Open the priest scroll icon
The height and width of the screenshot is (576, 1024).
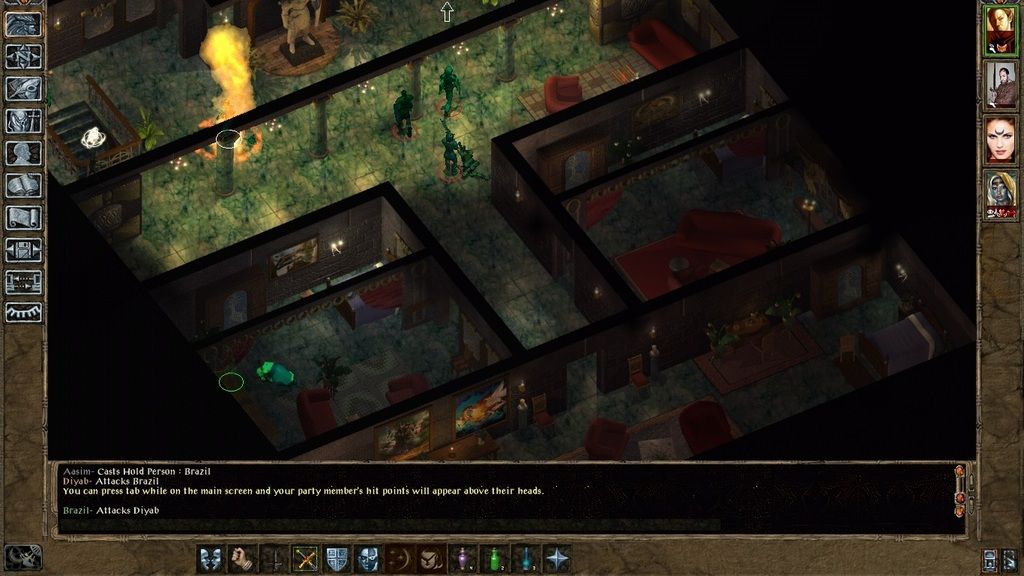(x=23, y=217)
